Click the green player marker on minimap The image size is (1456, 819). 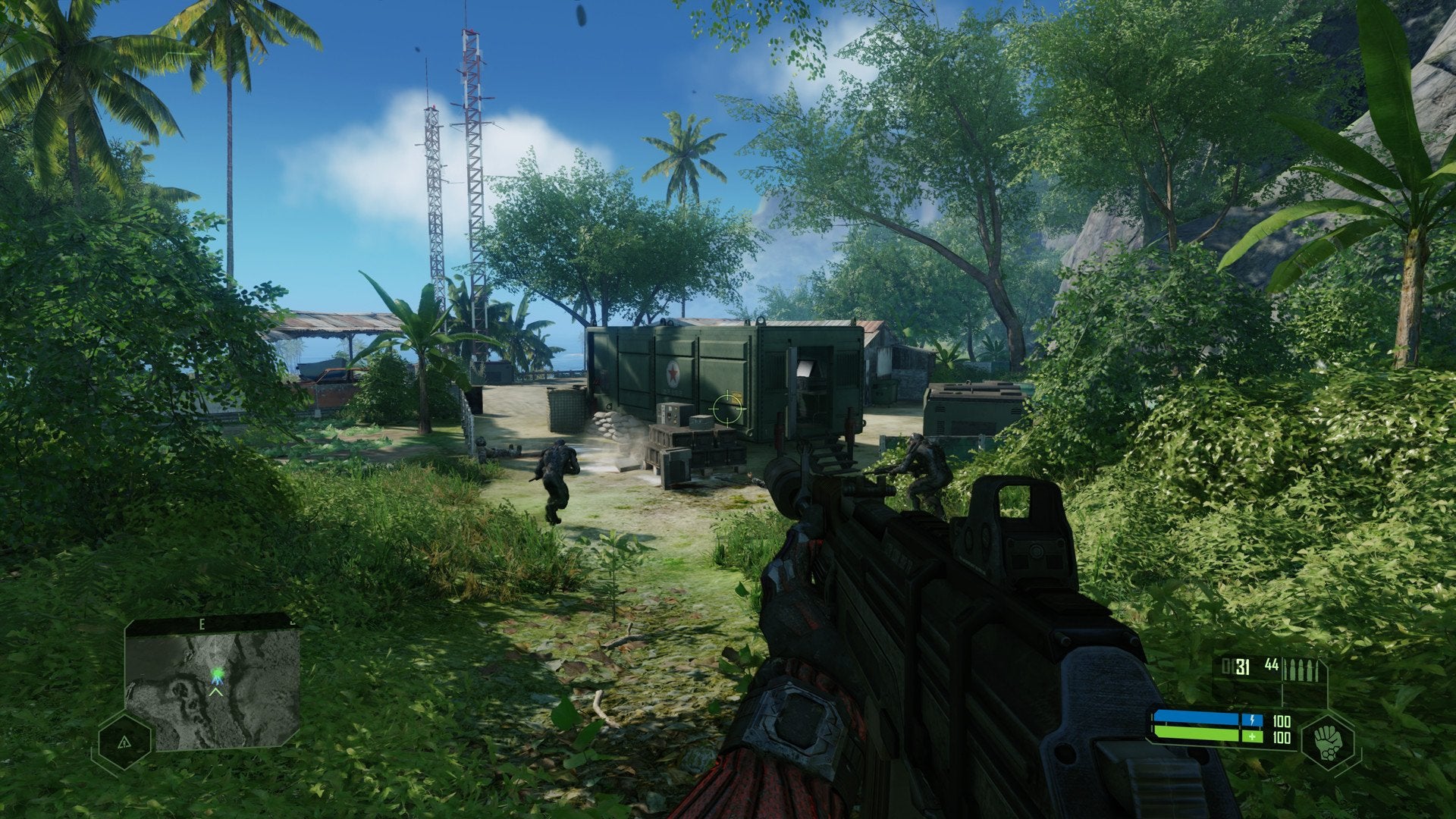click(x=218, y=673)
